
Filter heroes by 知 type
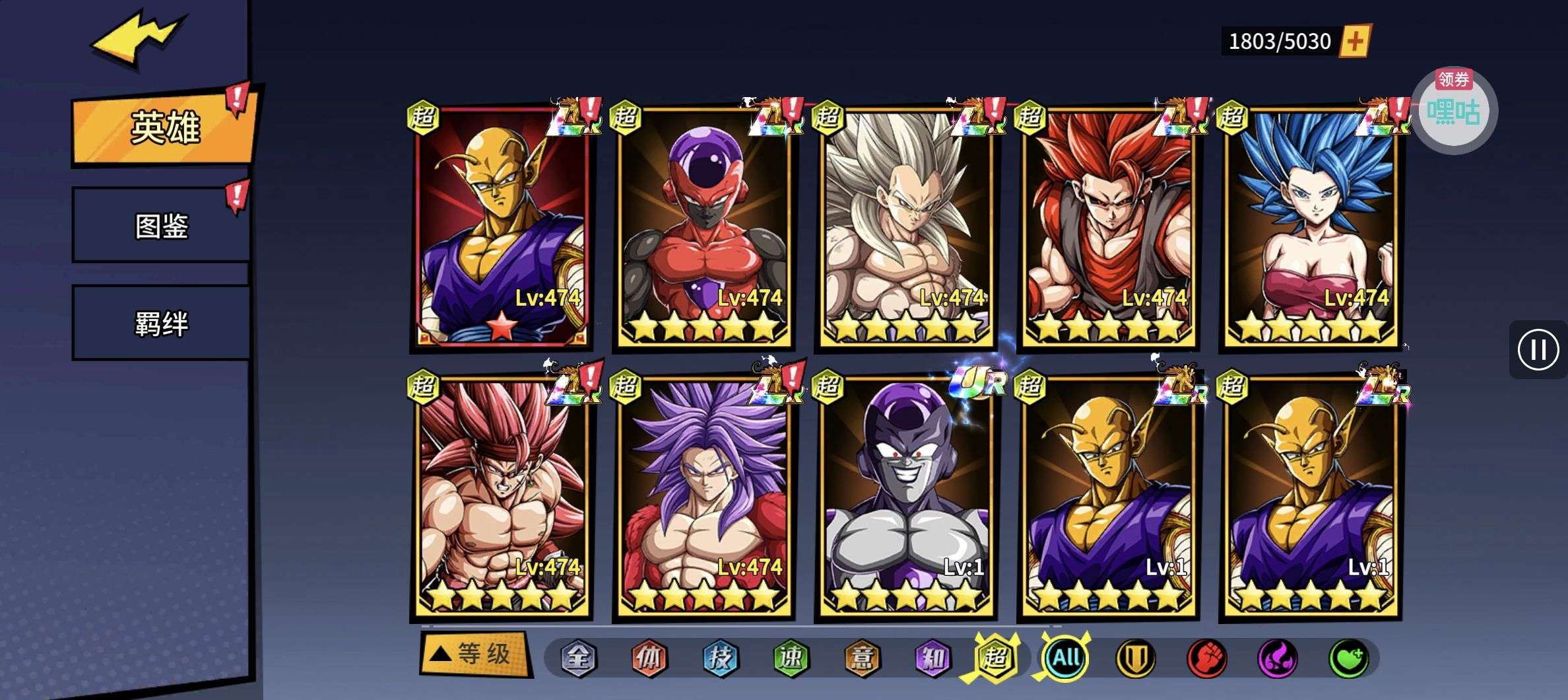[932, 658]
